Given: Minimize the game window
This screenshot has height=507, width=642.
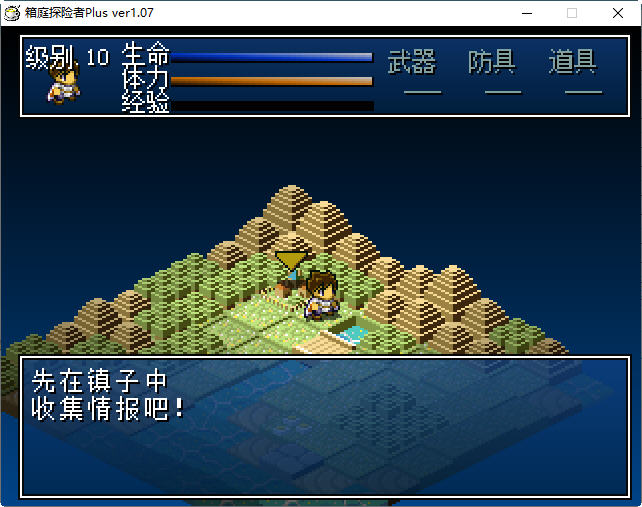Looking at the screenshot, I should click(526, 13).
